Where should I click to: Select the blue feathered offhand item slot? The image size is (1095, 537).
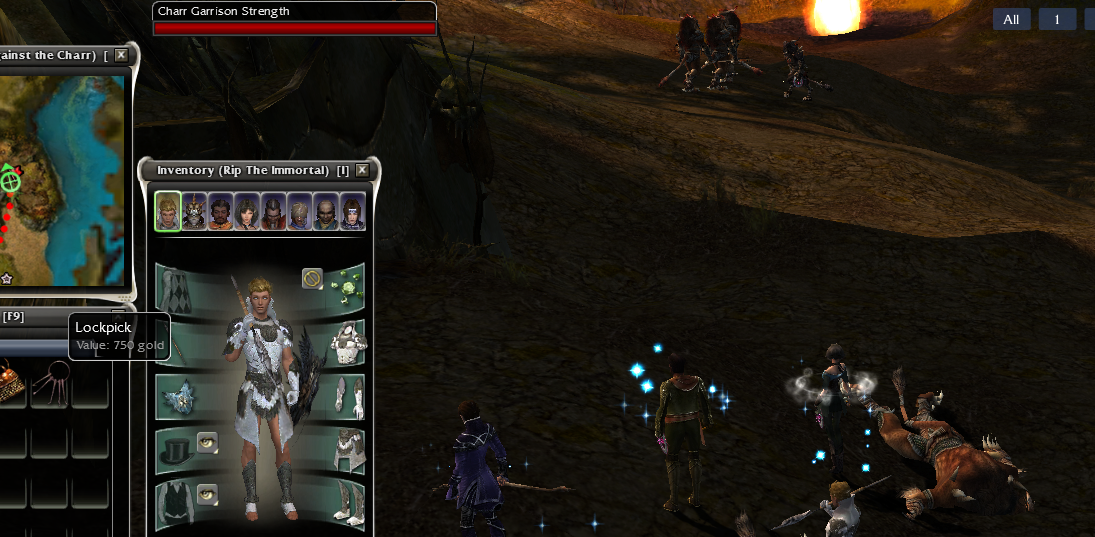pos(176,396)
